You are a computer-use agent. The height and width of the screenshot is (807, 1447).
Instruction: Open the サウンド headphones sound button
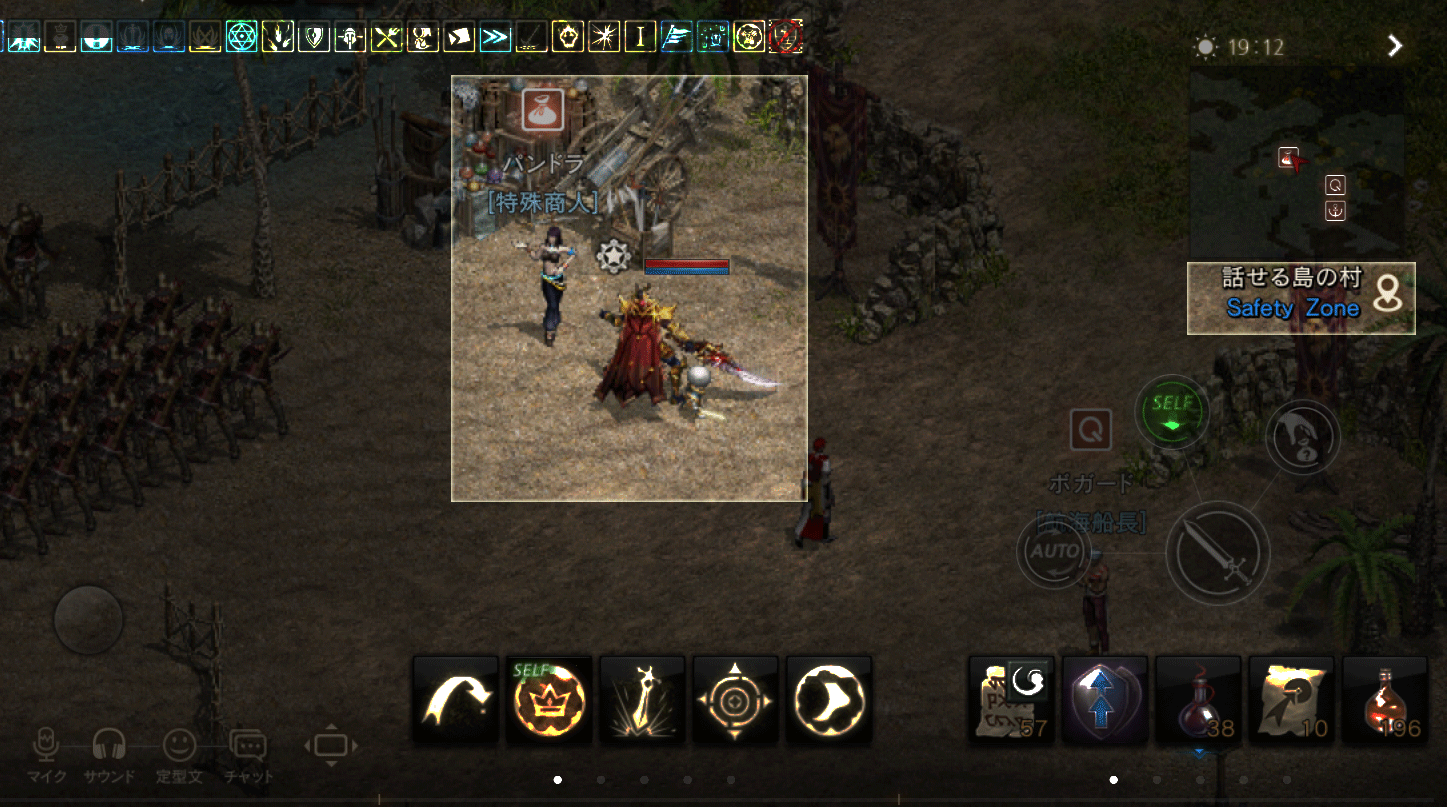point(109,751)
